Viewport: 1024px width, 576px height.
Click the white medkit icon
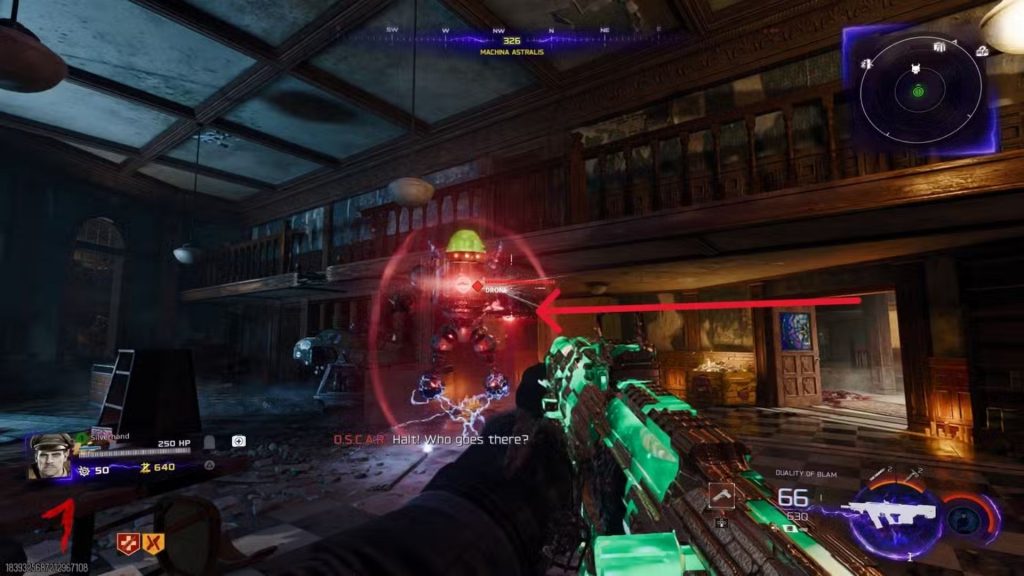pos(238,441)
